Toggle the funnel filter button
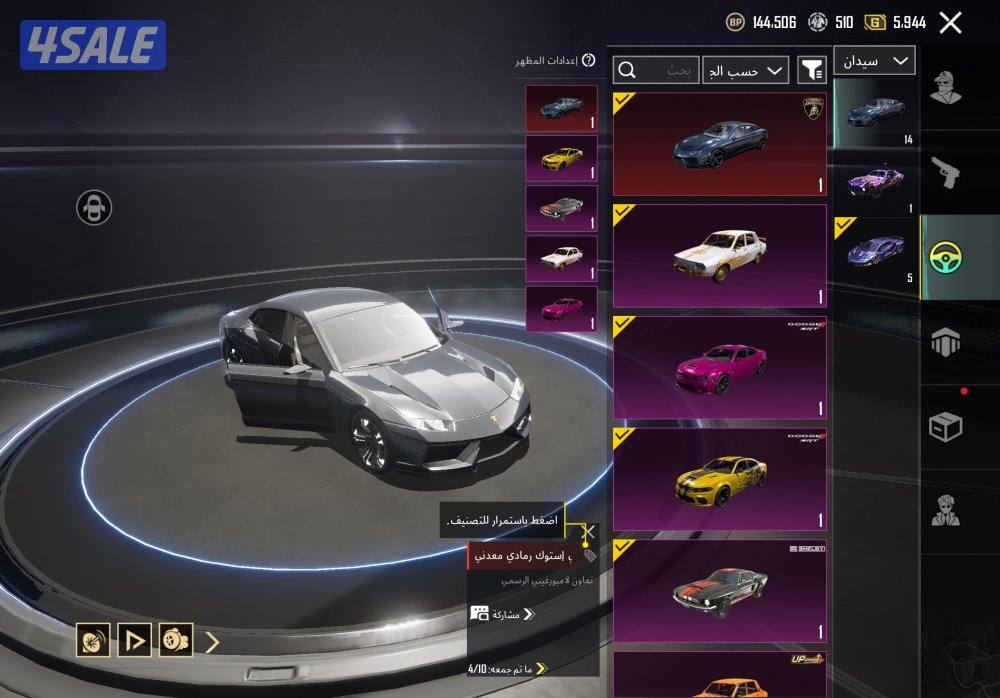The width and height of the screenshot is (1000, 698). click(x=811, y=70)
